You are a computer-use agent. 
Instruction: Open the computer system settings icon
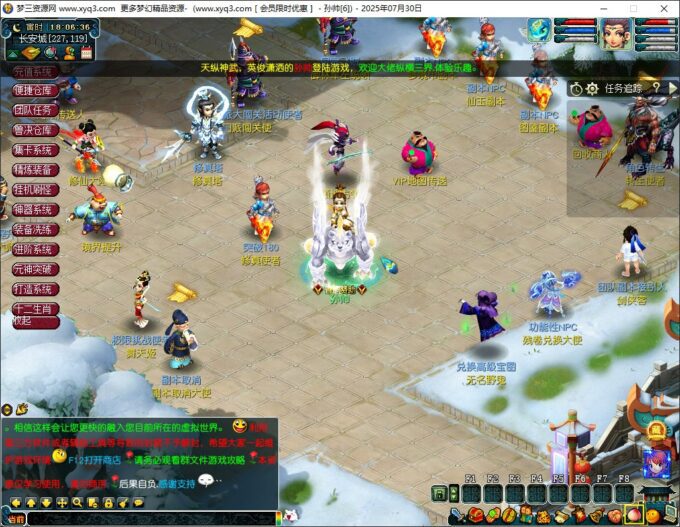668,516
